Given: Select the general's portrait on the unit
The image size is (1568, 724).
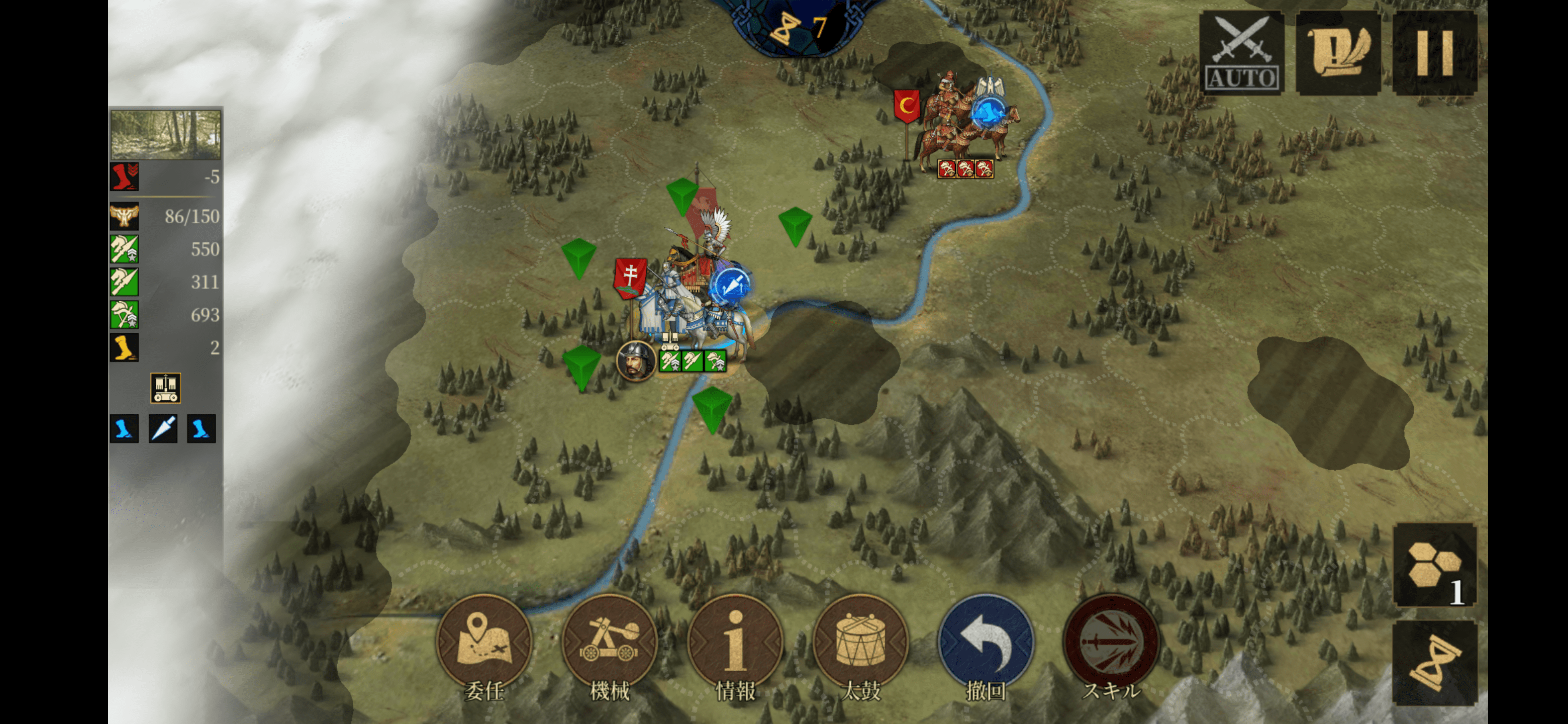Looking at the screenshot, I should coord(635,360).
